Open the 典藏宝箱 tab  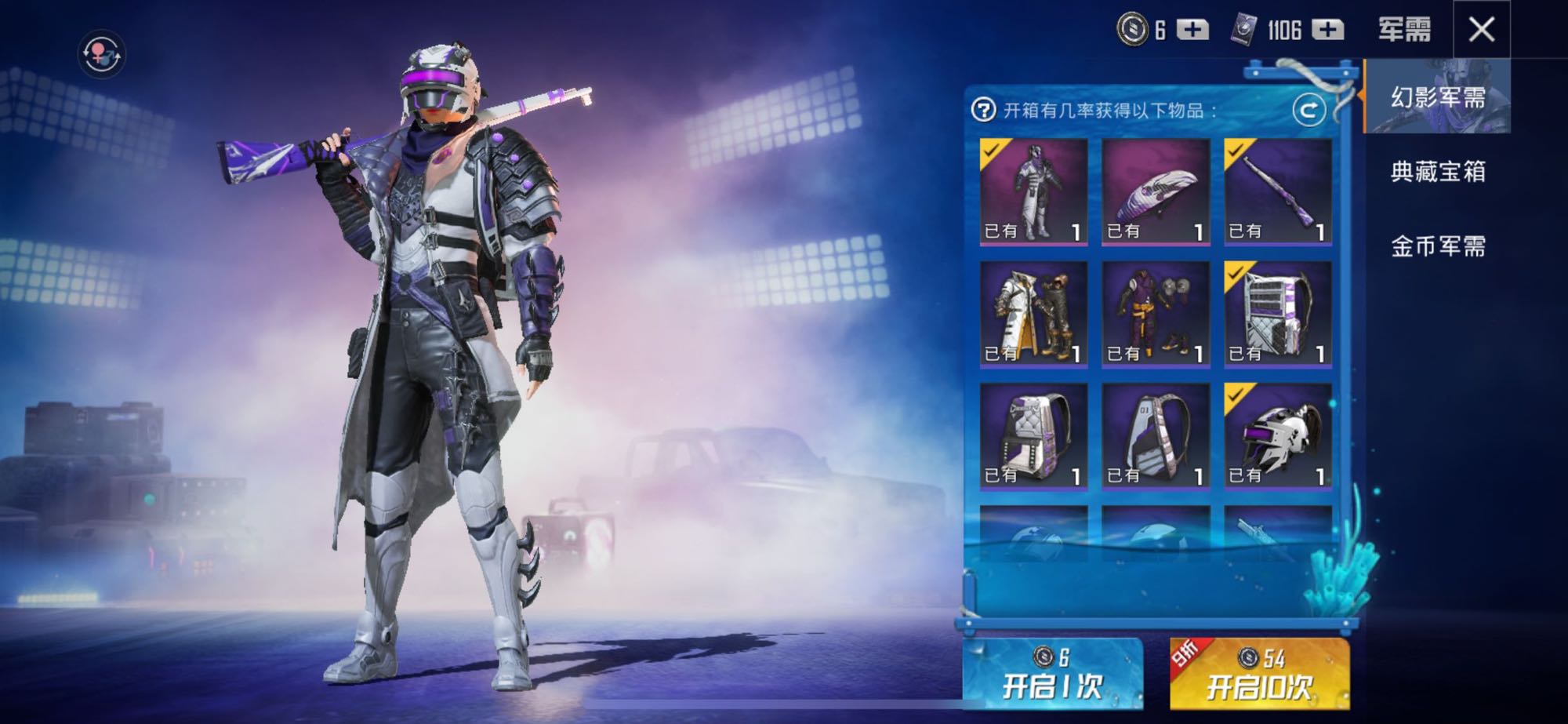point(1437,172)
